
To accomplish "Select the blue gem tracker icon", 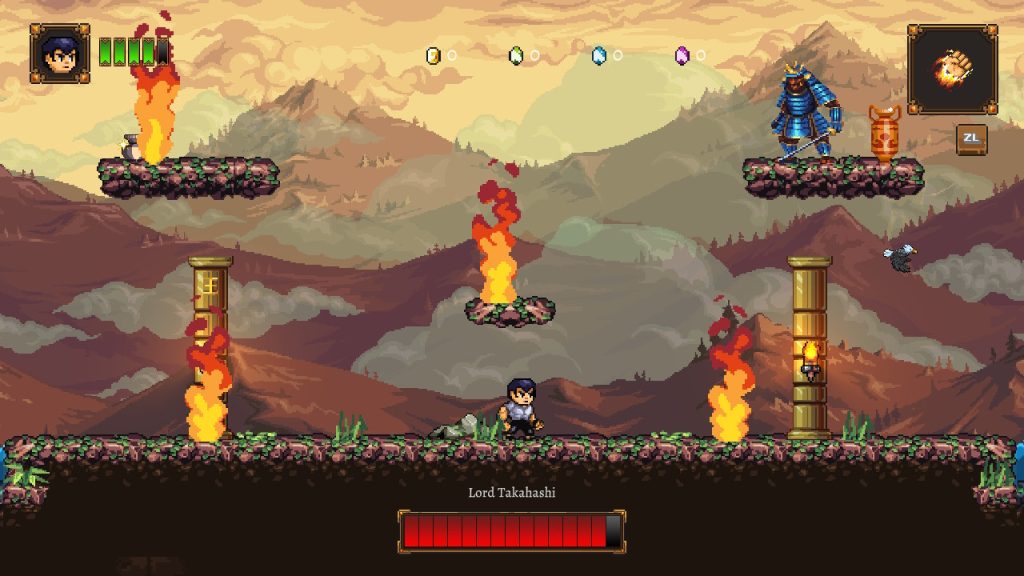I will pyautogui.click(x=599, y=55).
